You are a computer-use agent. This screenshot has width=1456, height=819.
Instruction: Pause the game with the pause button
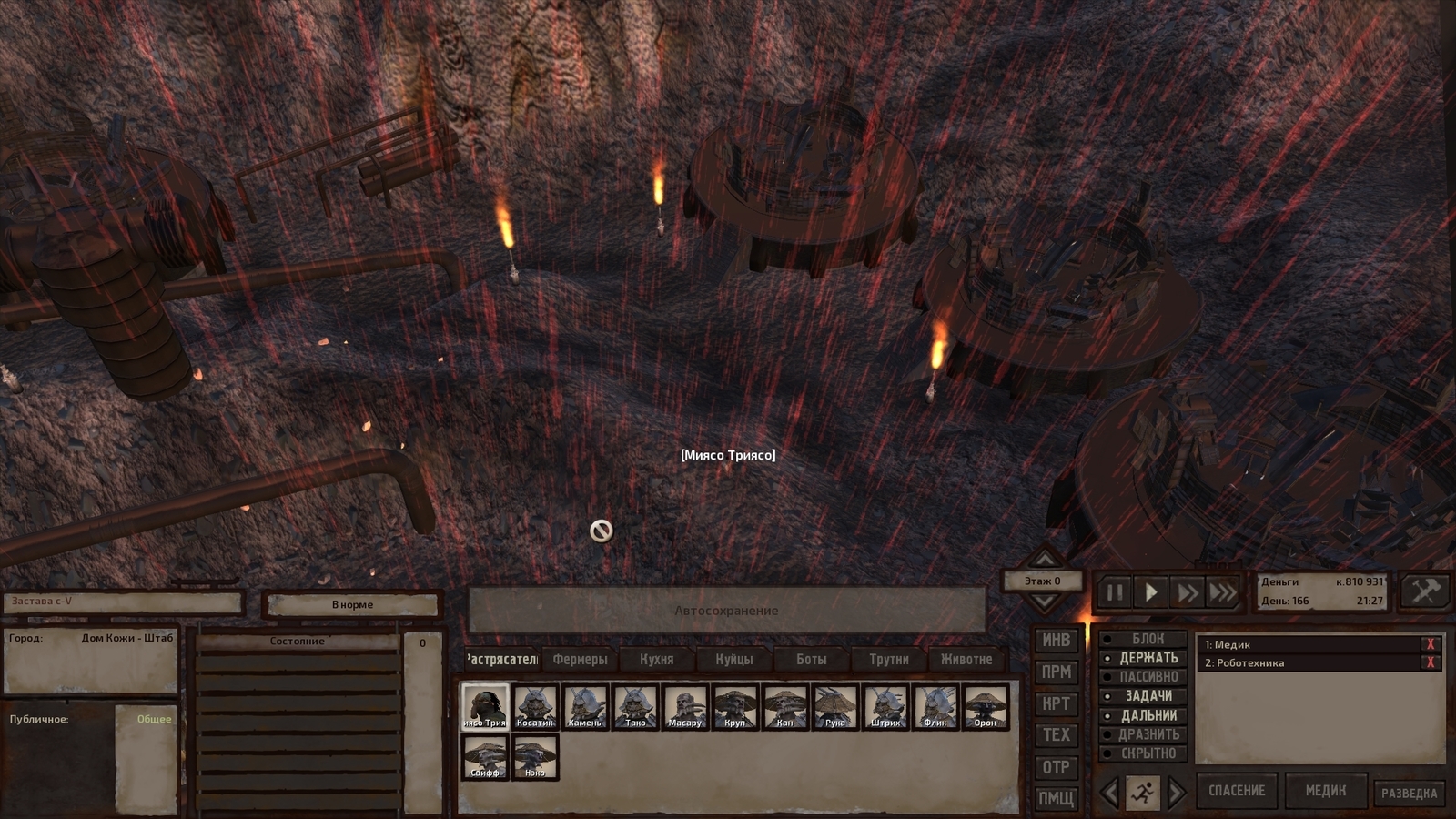point(1115,593)
